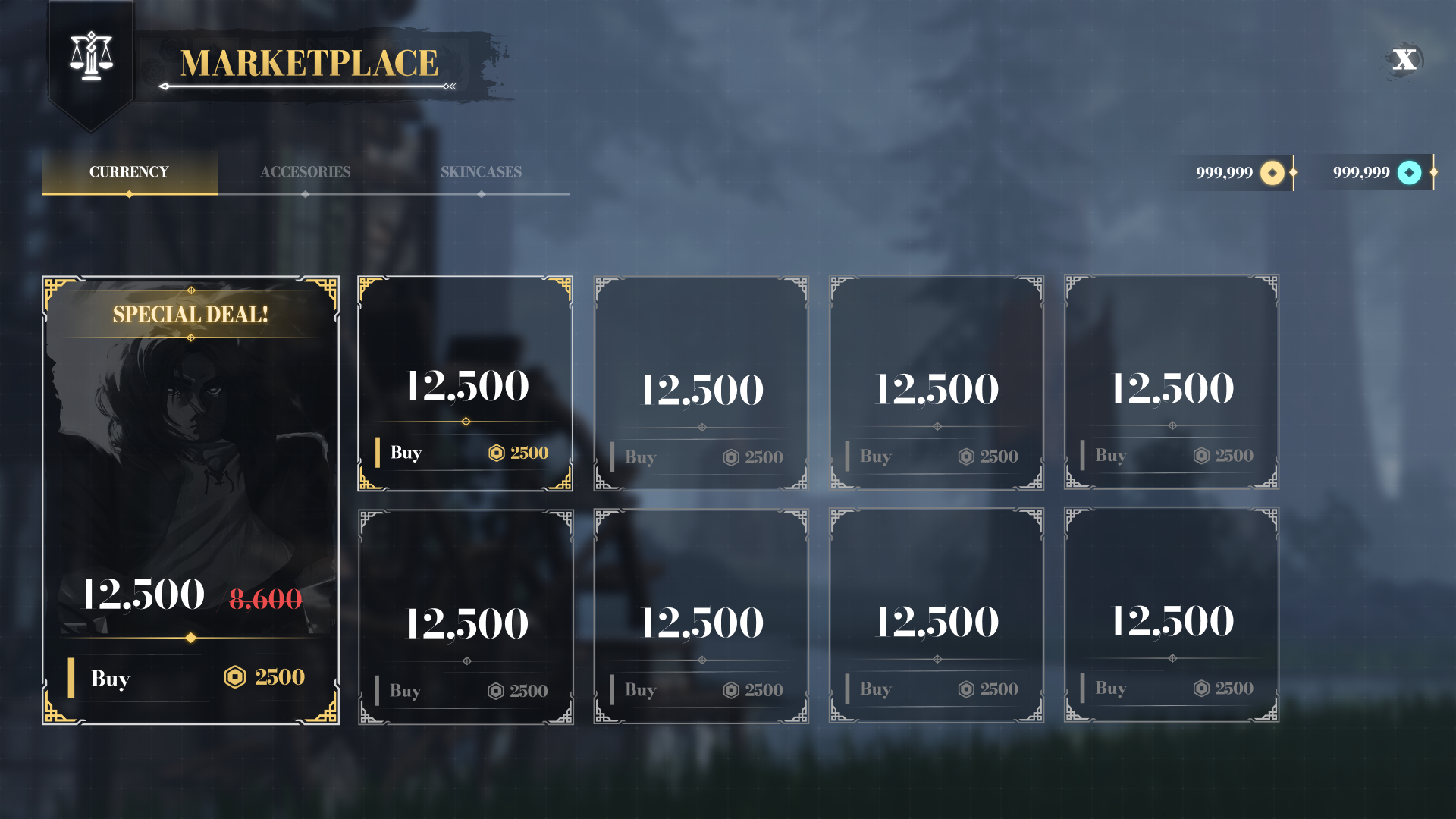Image resolution: width=1456 pixels, height=819 pixels.
Task: Open the Skincases tab
Action: [481, 172]
